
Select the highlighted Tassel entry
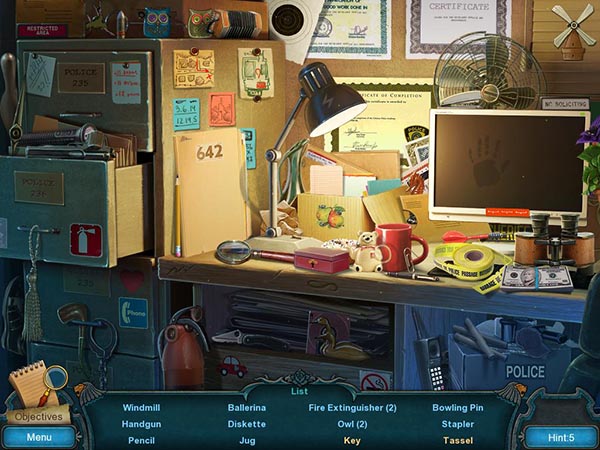point(457,440)
